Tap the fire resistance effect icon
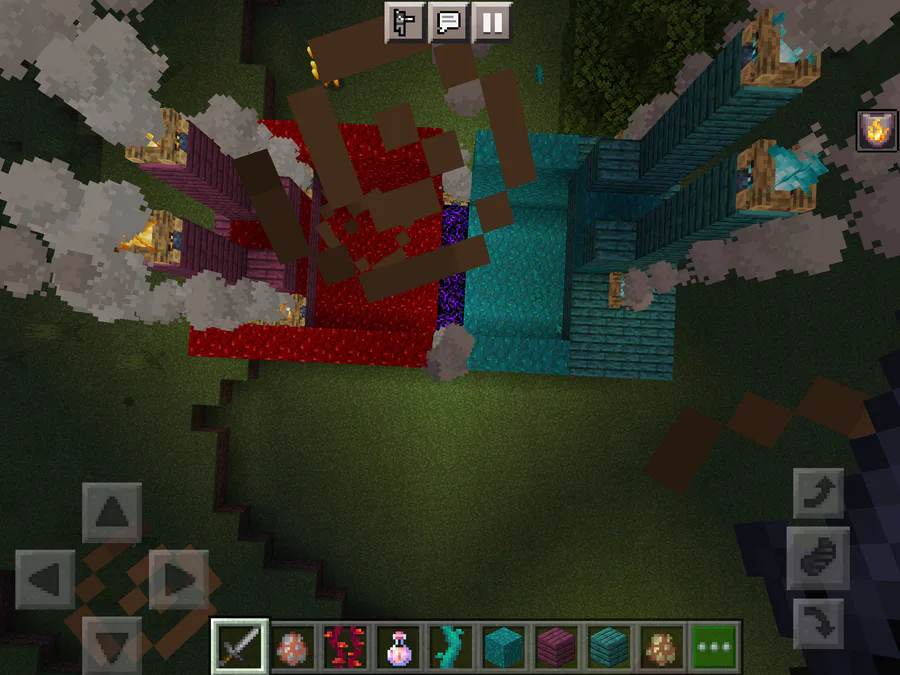The width and height of the screenshot is (900, 675). 875,131
